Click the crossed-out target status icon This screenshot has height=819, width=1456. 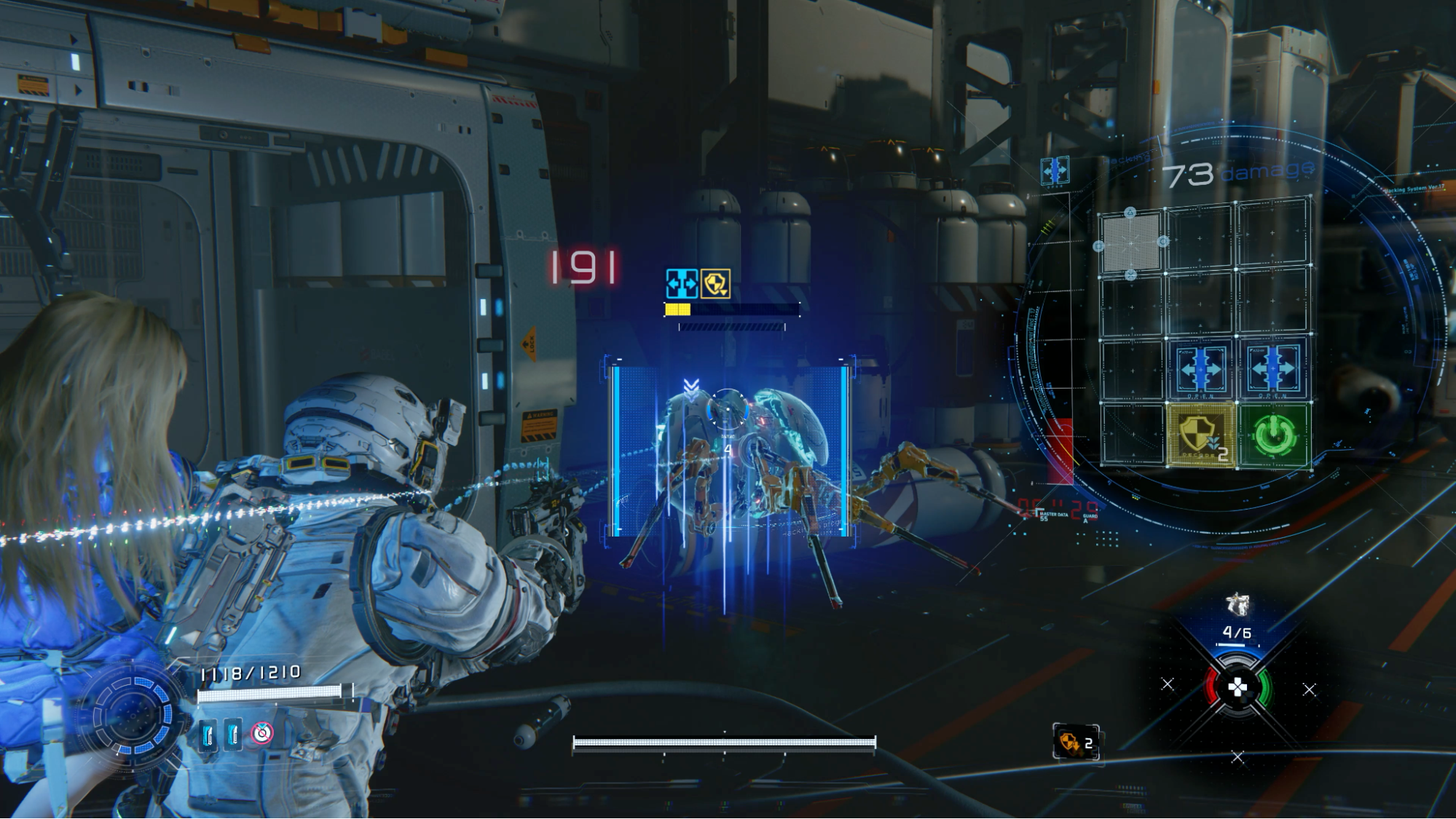(262, 733)
